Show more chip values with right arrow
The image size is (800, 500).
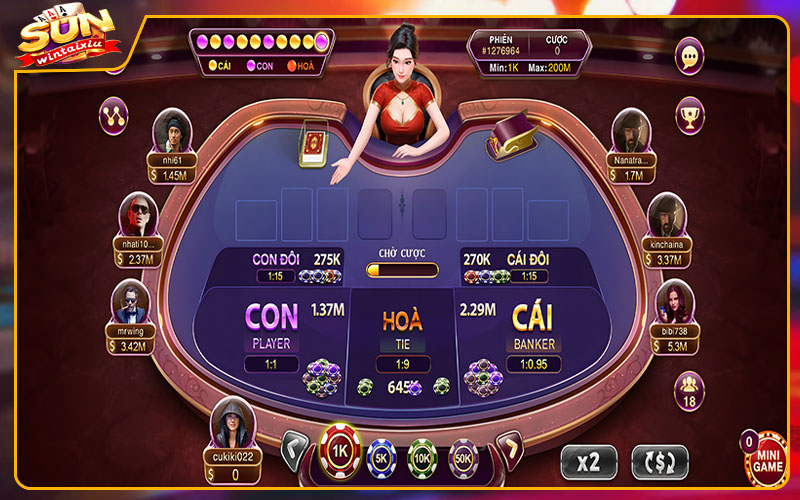(509, 449)
